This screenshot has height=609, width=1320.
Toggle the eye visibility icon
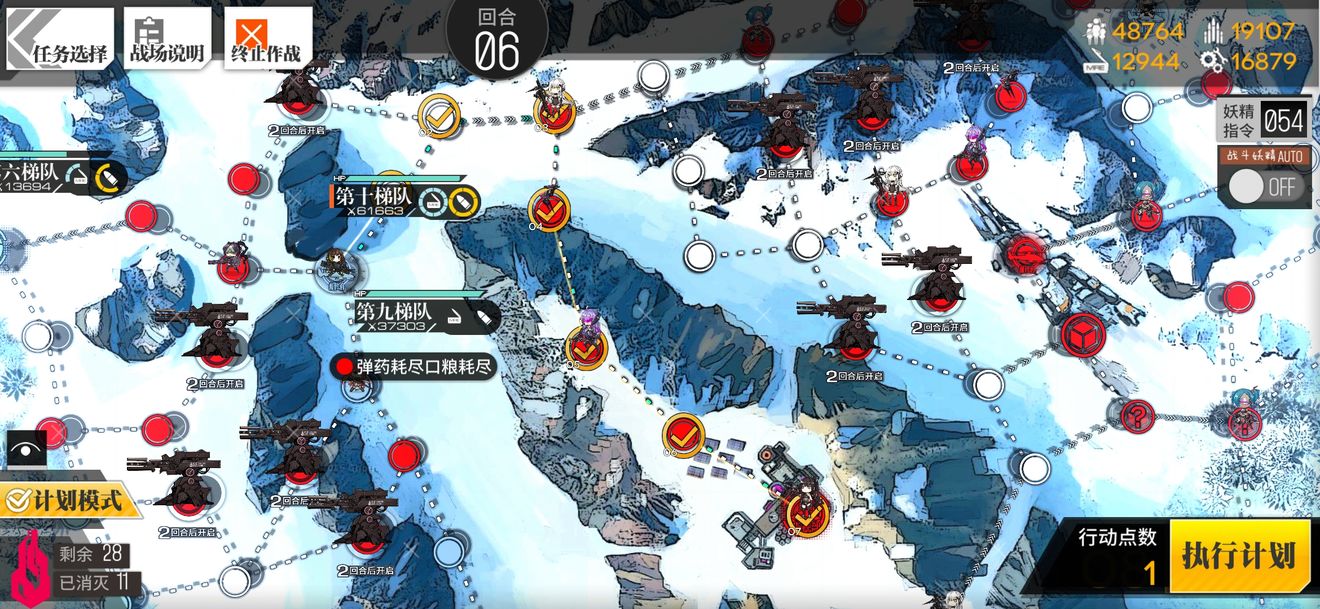27,448
